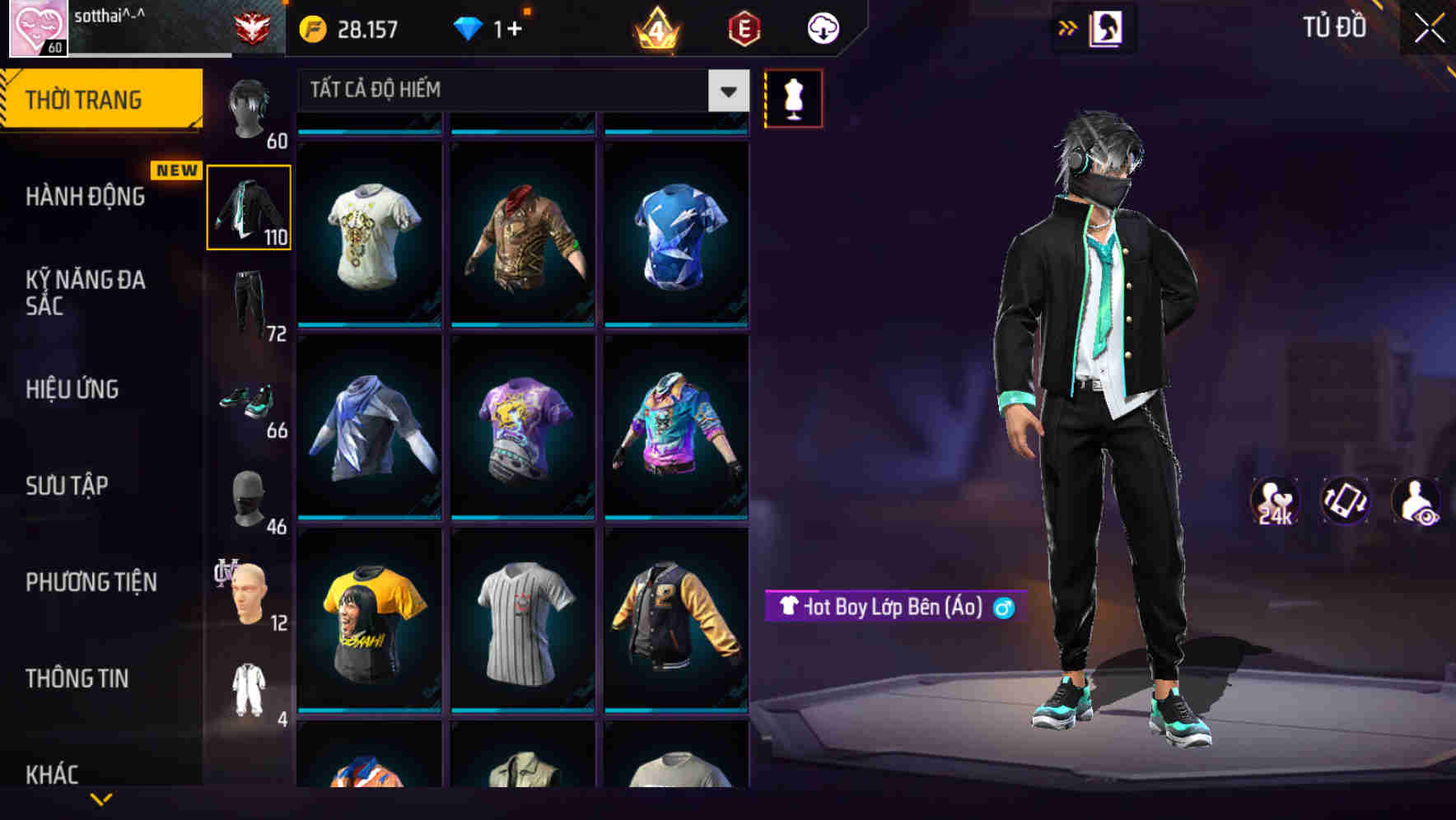Click the cloud download icon on top bar

point(821,27)
